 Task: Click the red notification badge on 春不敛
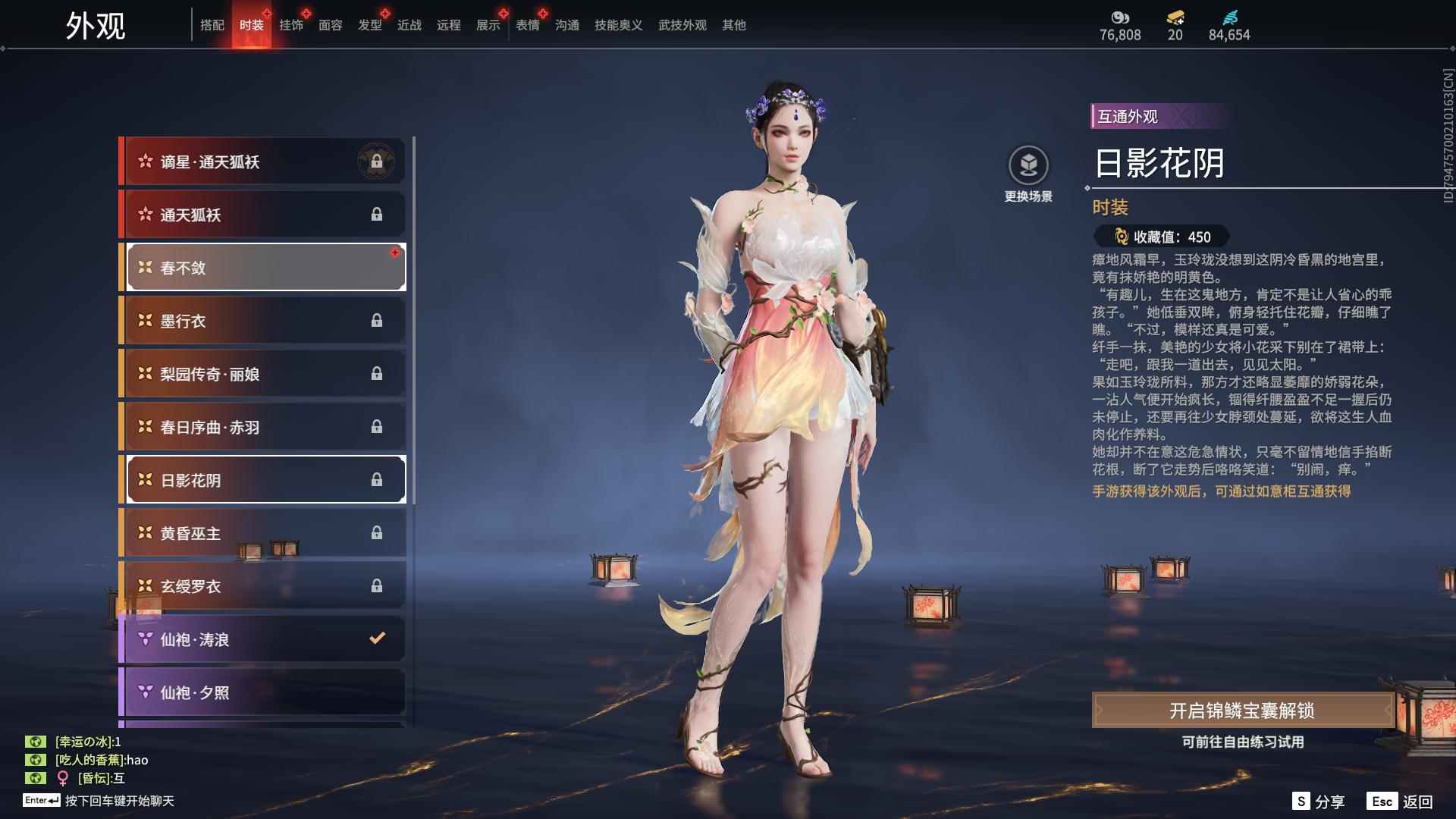[x=394, y=254]
